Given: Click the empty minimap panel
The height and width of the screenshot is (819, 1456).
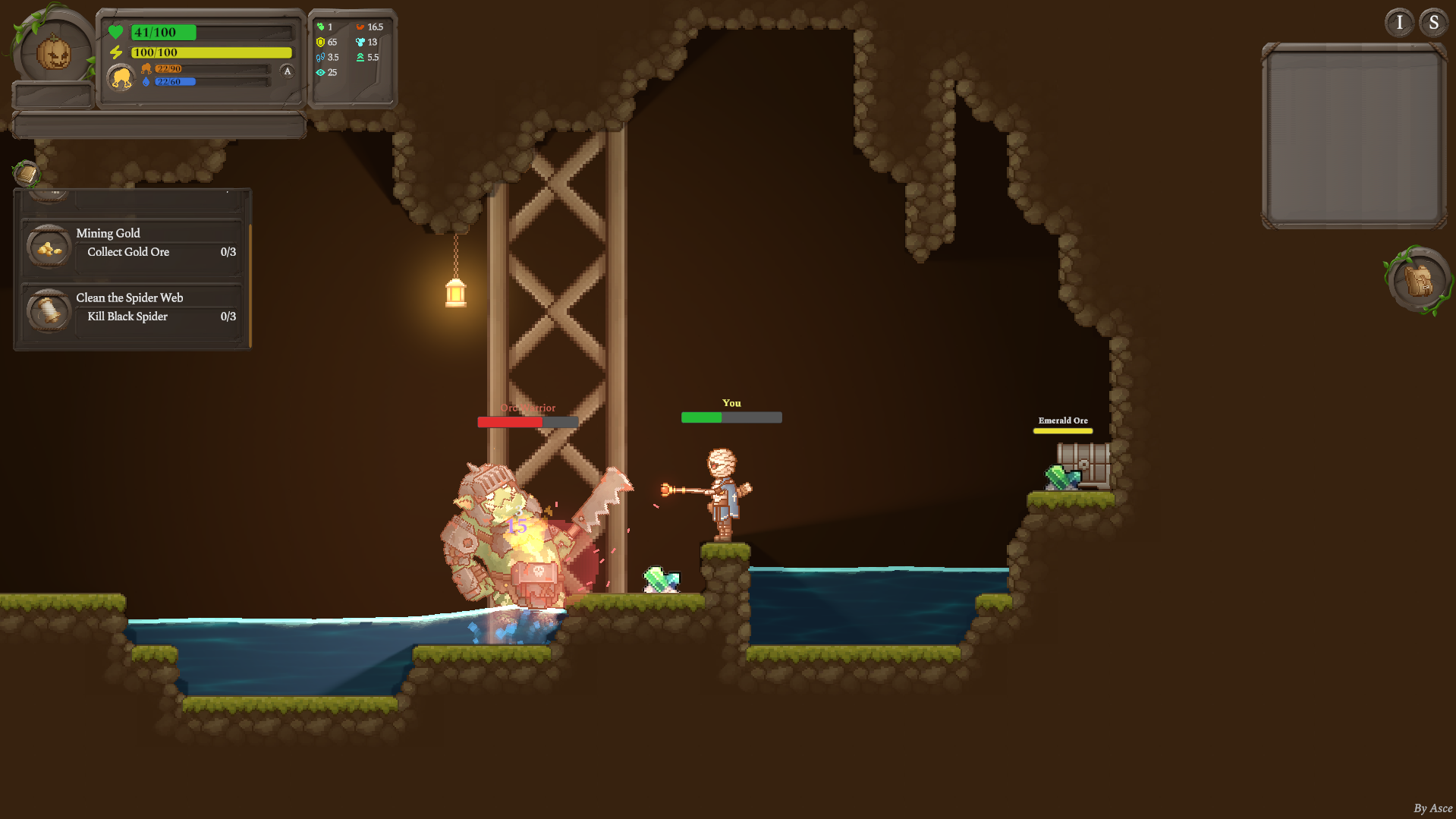Looking at the screenshot, I should (1354, 137).
